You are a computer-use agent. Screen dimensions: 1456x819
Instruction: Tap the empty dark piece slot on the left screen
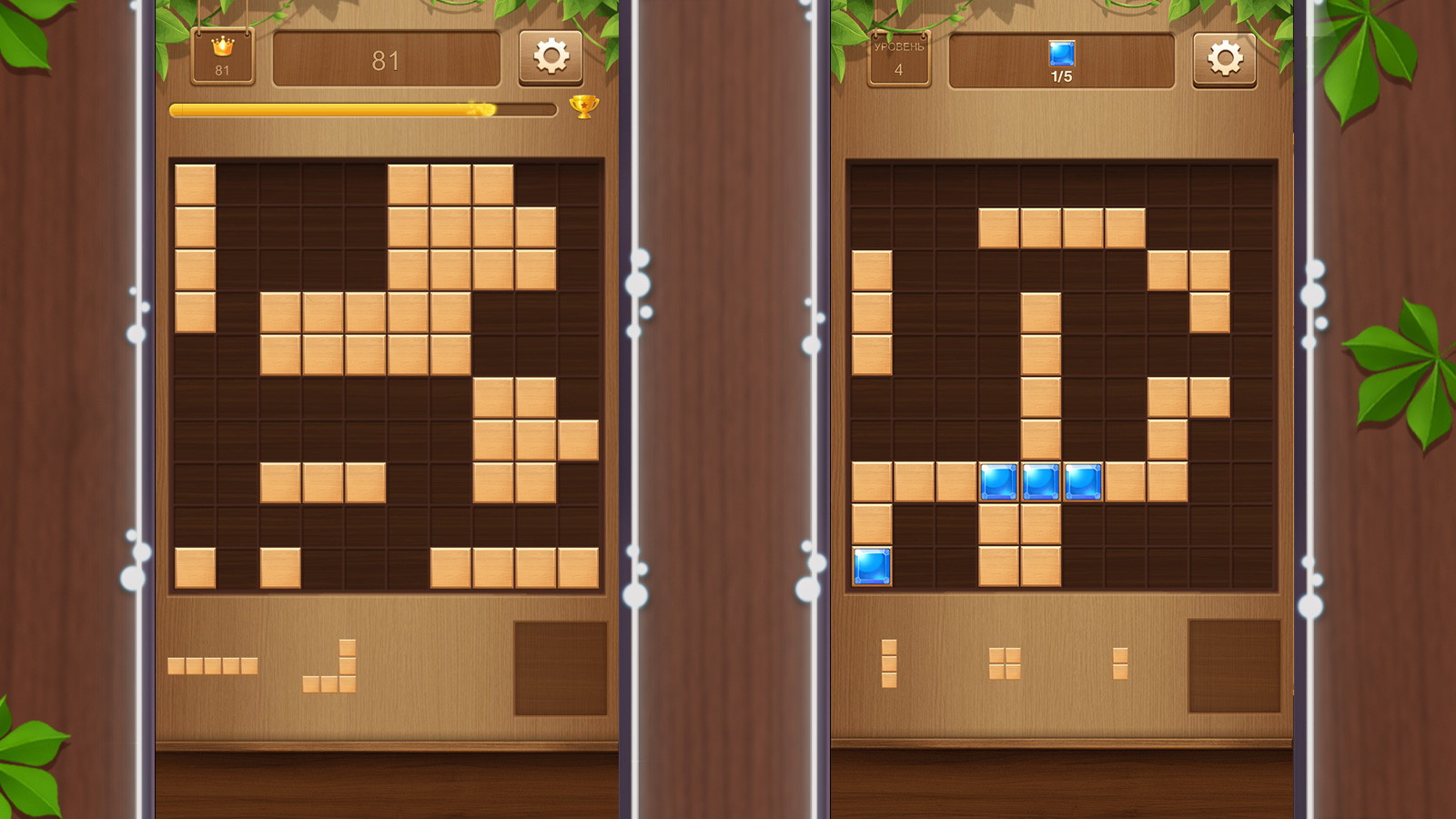pyautogui.click(x=559, y=666)
